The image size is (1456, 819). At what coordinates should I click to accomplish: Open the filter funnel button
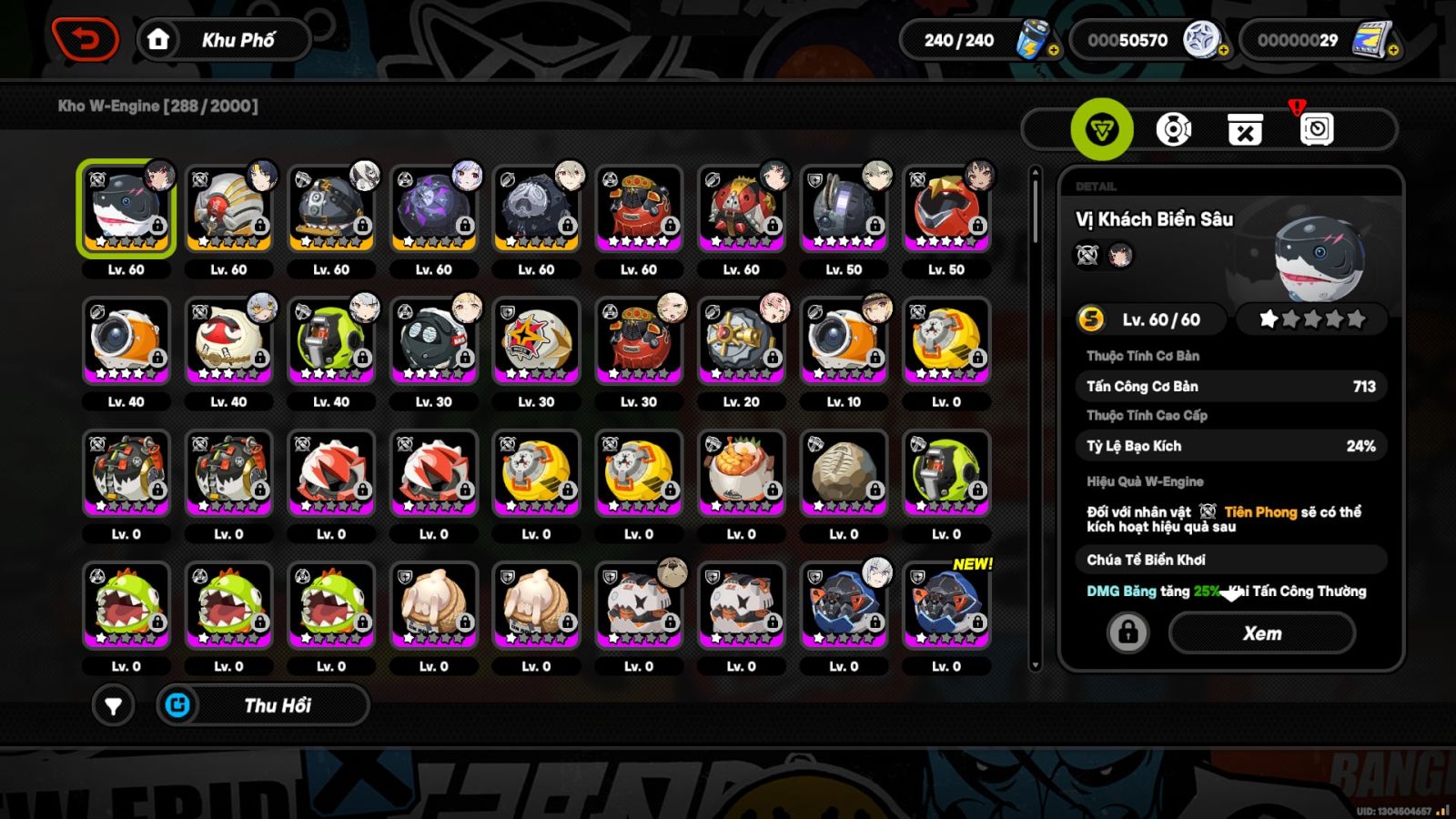113,705
